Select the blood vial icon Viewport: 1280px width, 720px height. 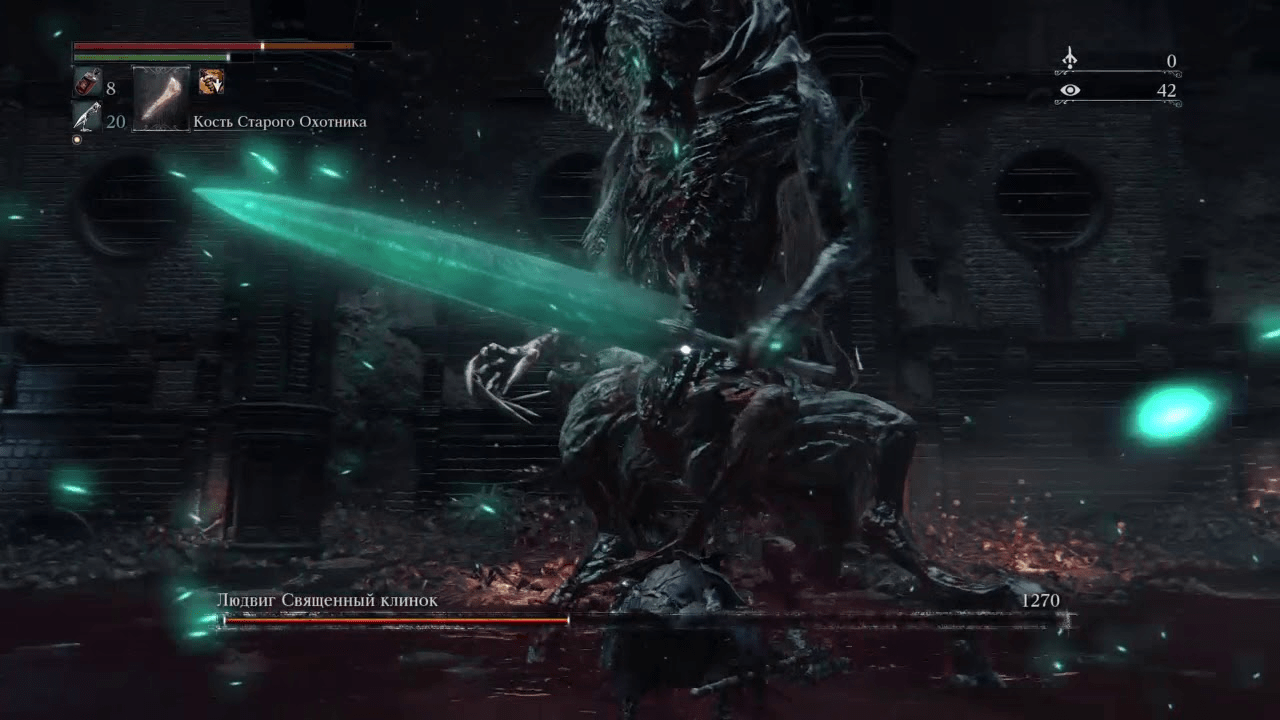[87, 84]
